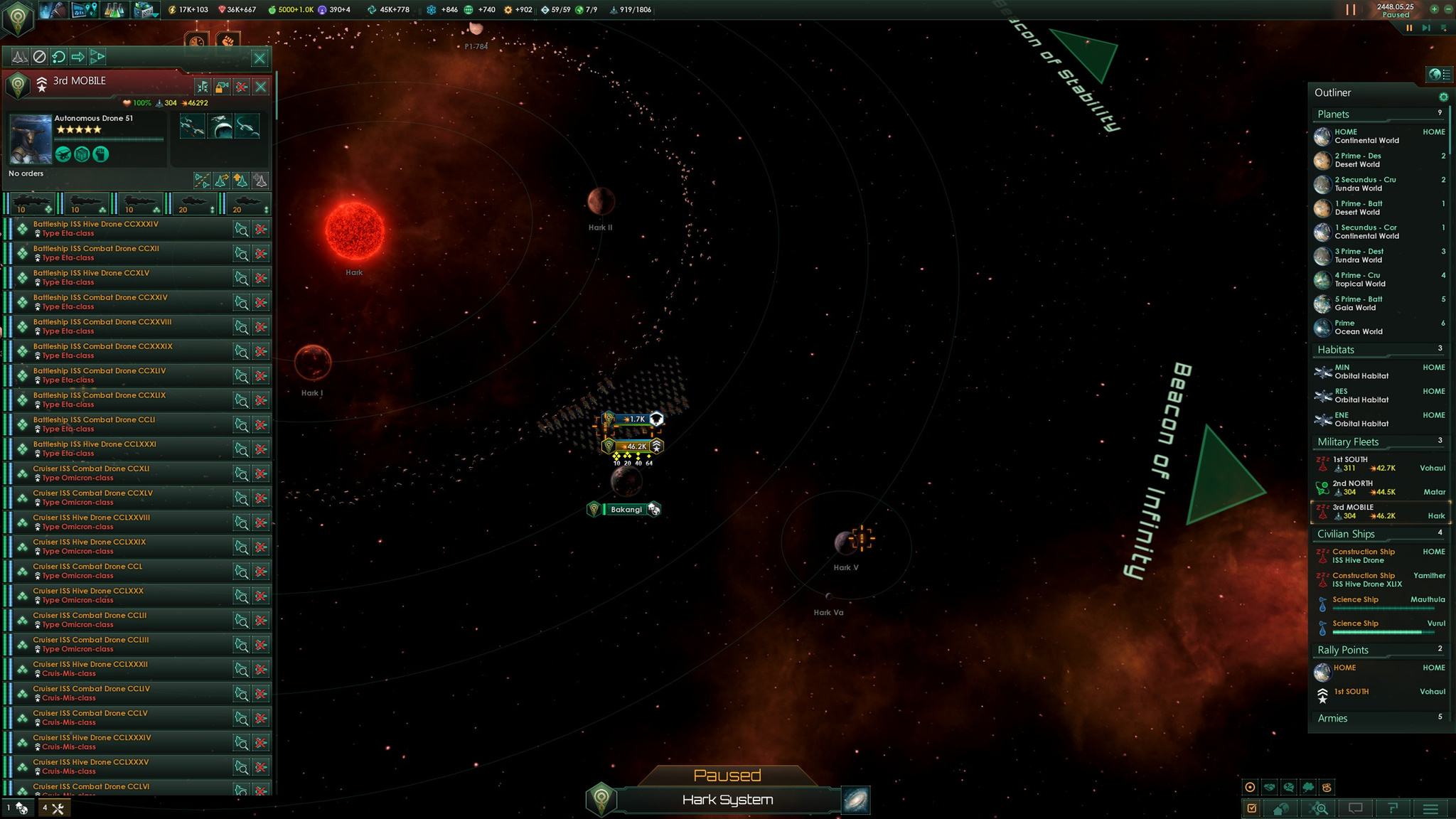Click the Bakangi planet label
This screenshot has height=819, width=1456.
(x=626, y=510)
